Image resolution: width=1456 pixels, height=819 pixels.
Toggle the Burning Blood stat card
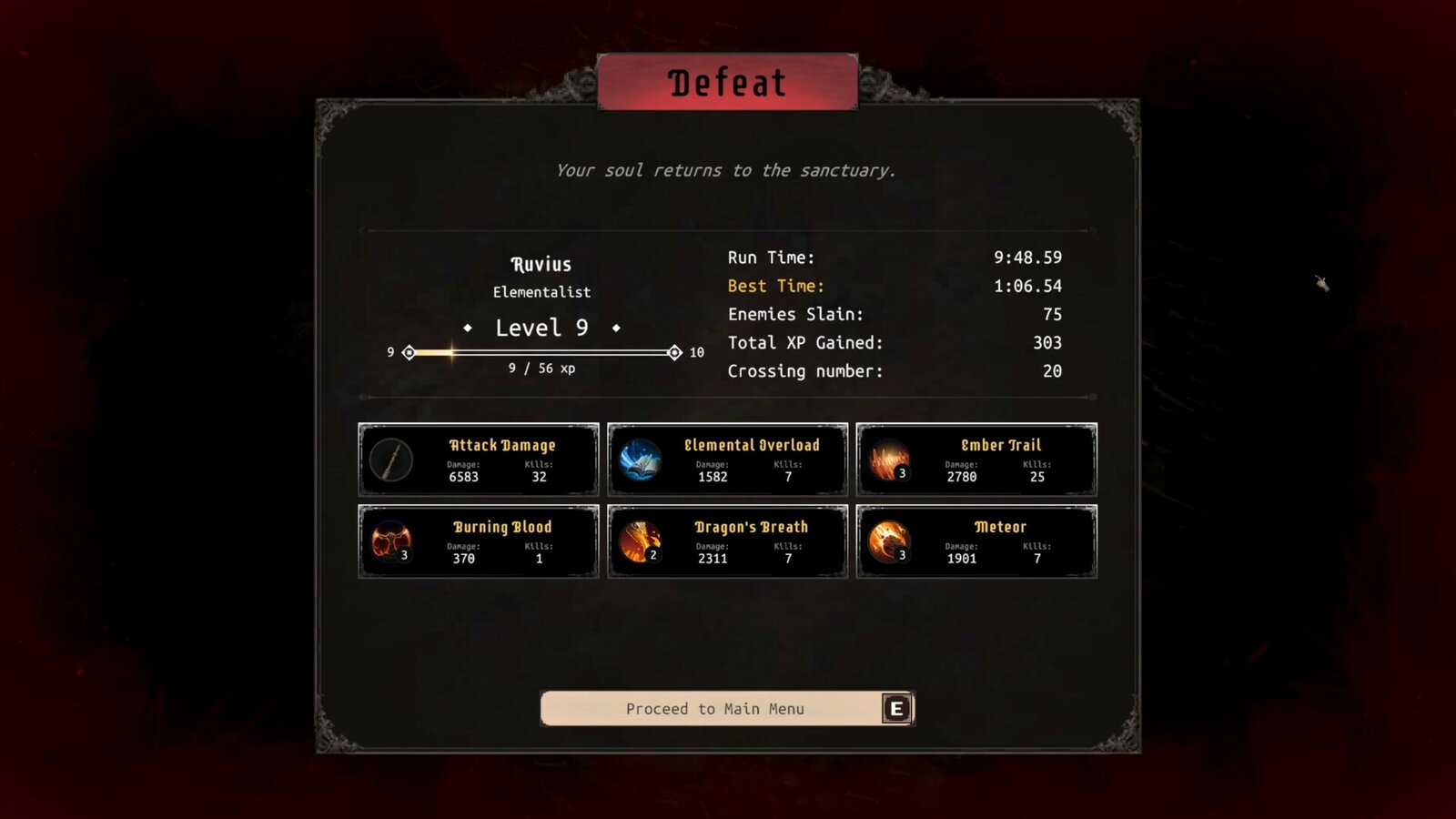pos(479,541)
